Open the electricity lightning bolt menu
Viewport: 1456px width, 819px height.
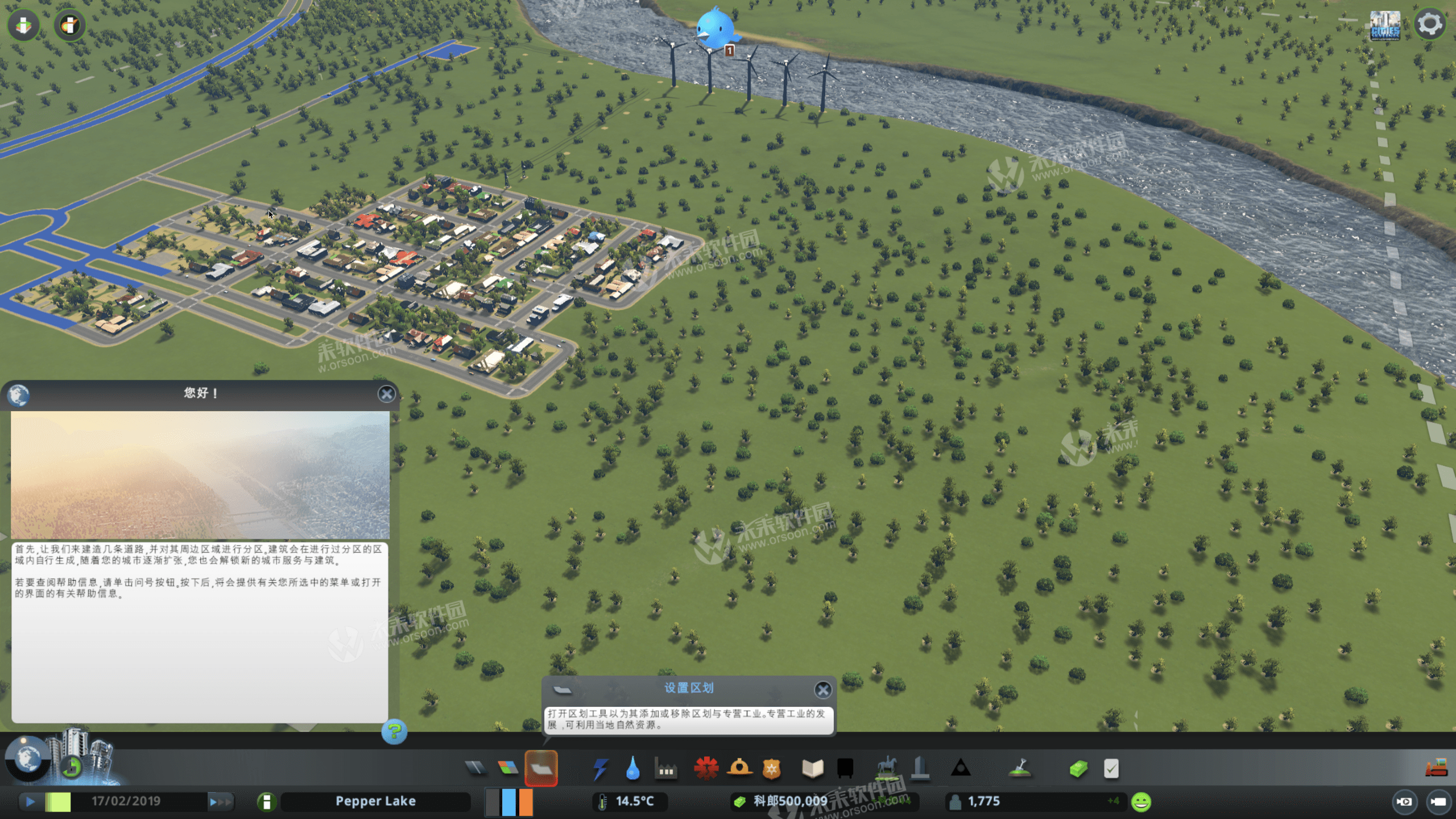pyautogui.click(x=600, y=769)
